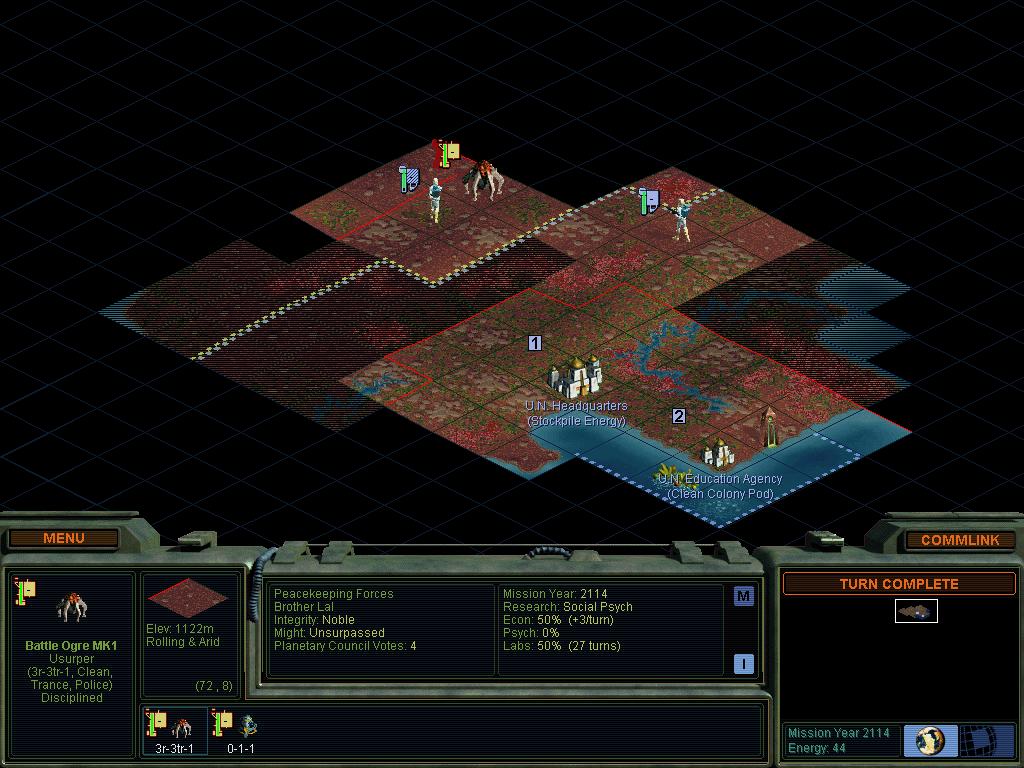This screenshot has width=1024, height=768.
Task: Open the U.N. Headquarters base
Action: (576, 378)
